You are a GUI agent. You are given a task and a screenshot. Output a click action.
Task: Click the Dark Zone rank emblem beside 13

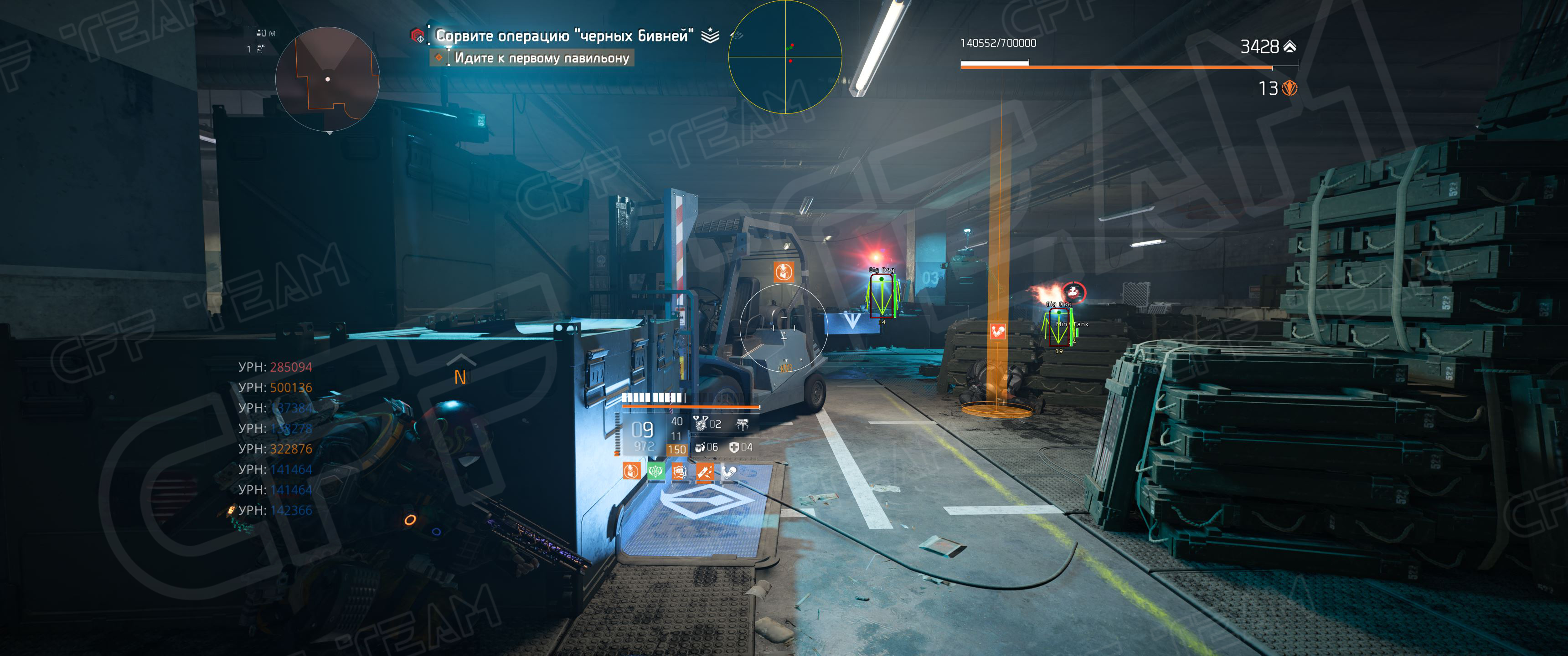click(1289, 88)
